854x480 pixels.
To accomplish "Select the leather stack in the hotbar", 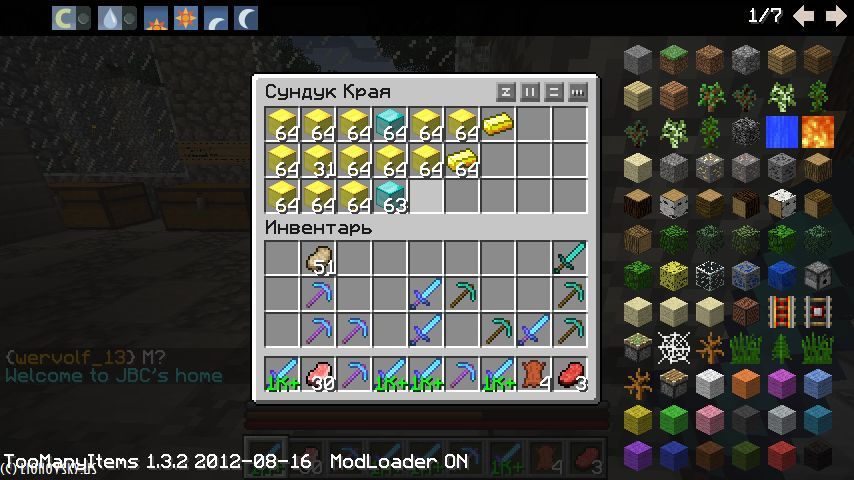I will (x=533, y=375).
